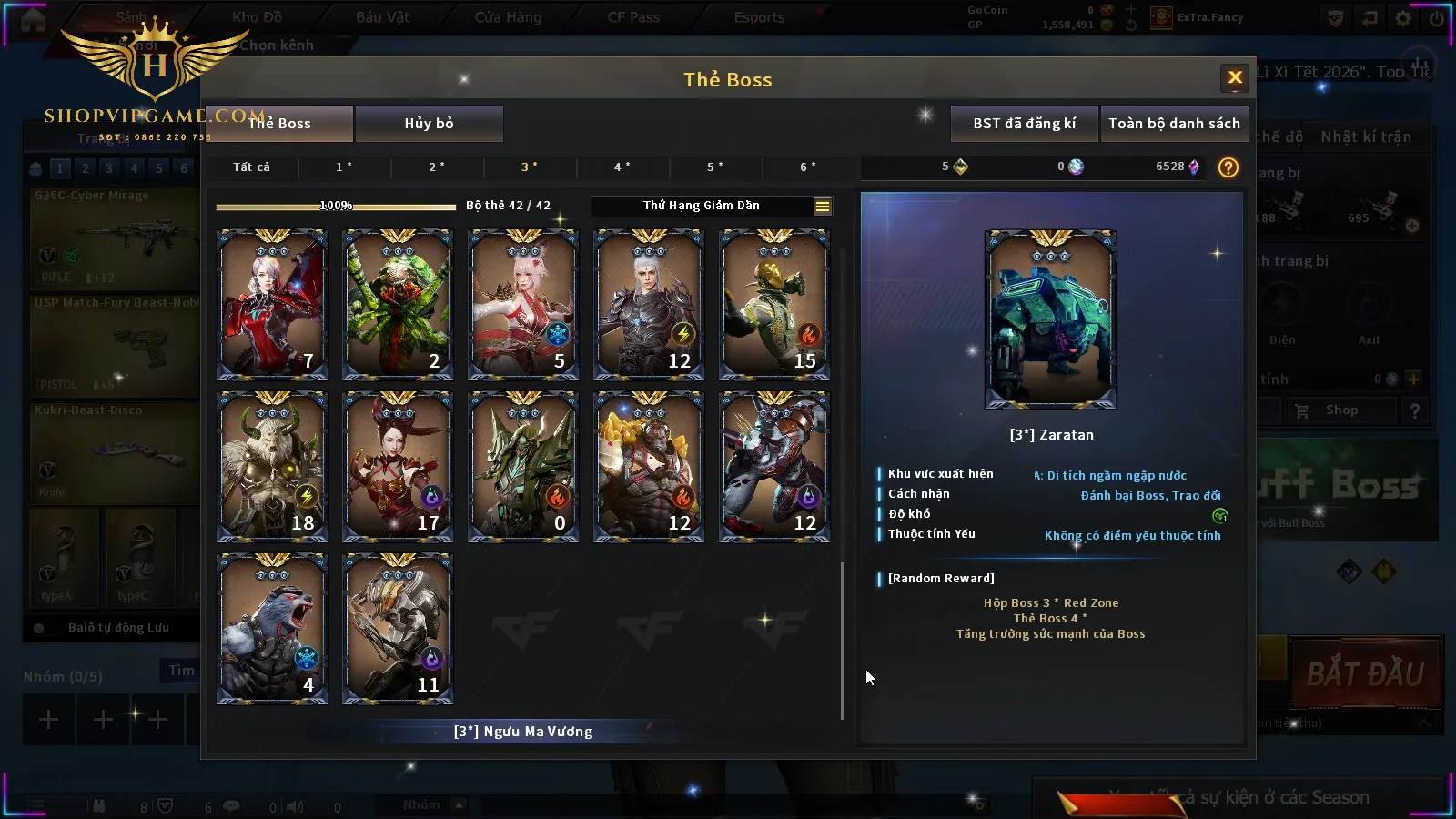Select the roaring blue ape card numbered 4

(x=272, y=629)
